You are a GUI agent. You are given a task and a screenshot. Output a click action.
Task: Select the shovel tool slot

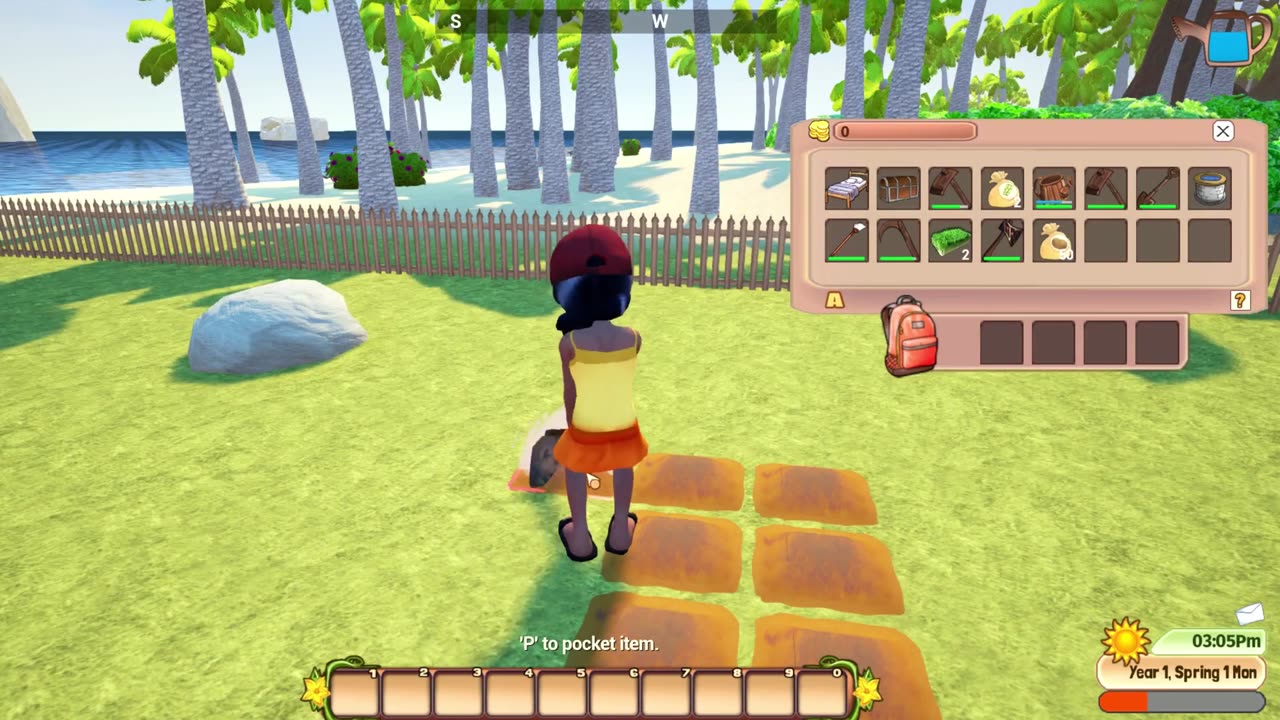click(x=1158, y=188)
